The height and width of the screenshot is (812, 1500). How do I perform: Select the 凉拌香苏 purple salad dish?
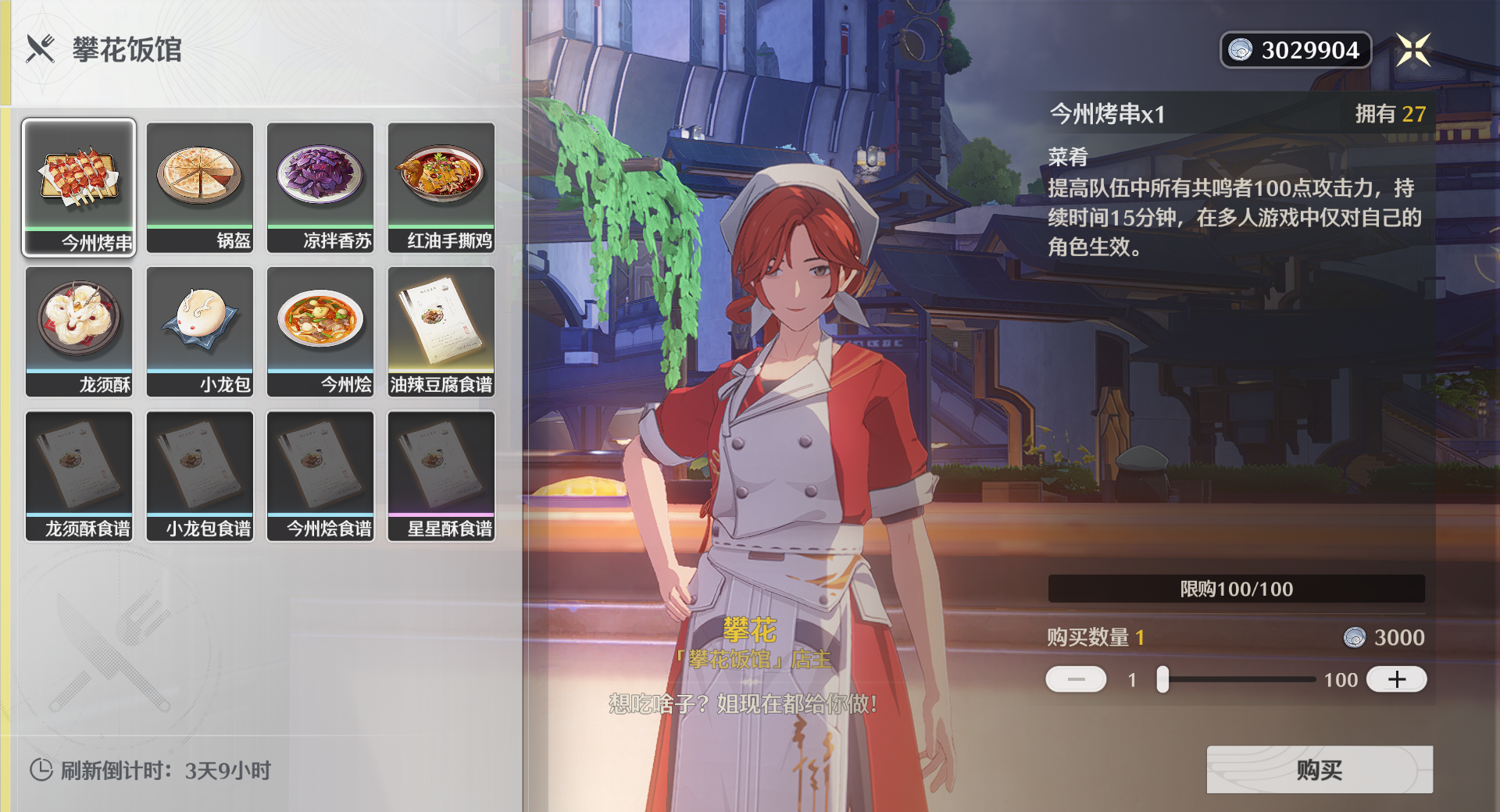[320, 187]
